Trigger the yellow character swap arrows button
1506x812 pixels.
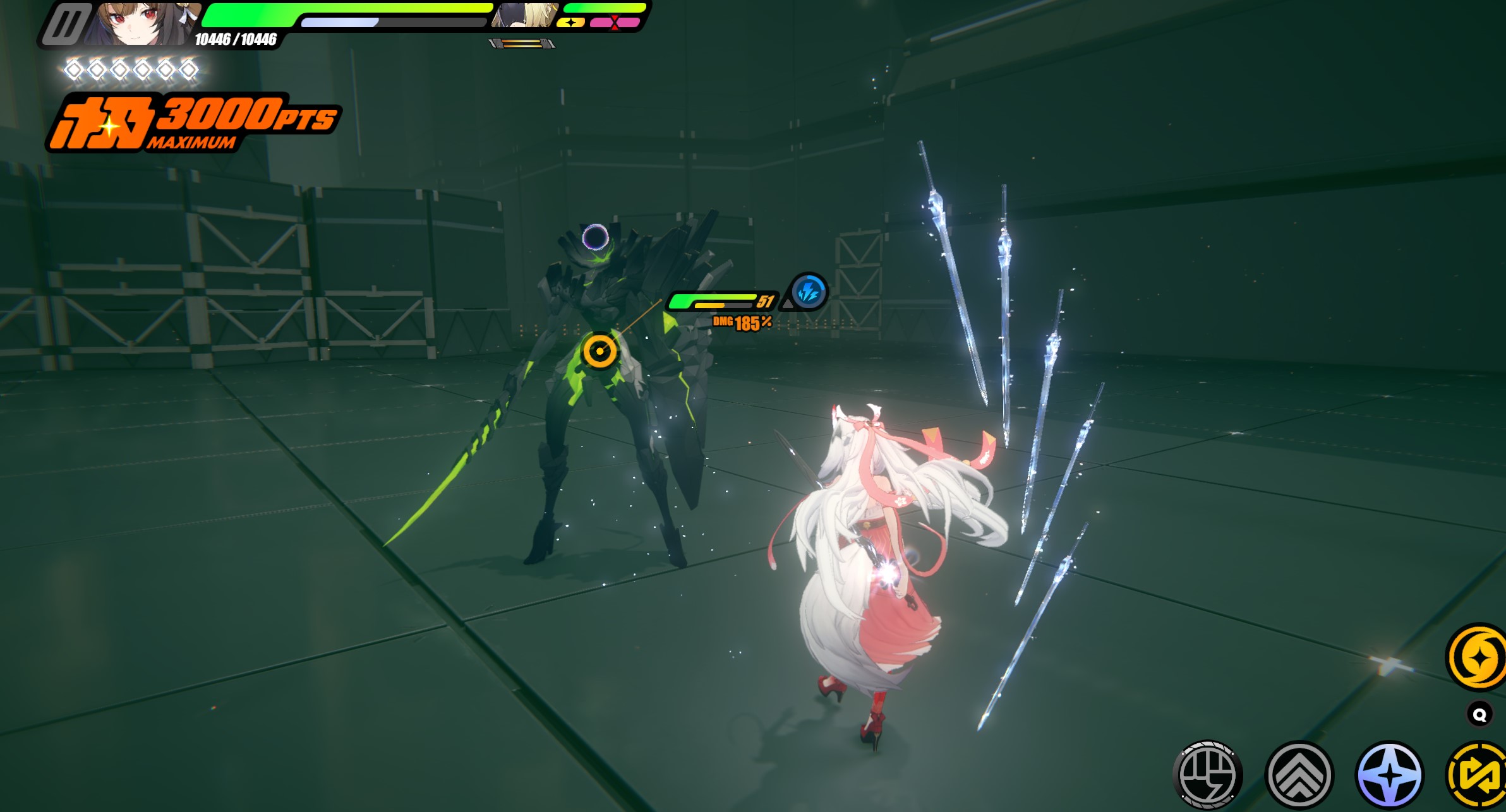click(x=1478, y=775)
